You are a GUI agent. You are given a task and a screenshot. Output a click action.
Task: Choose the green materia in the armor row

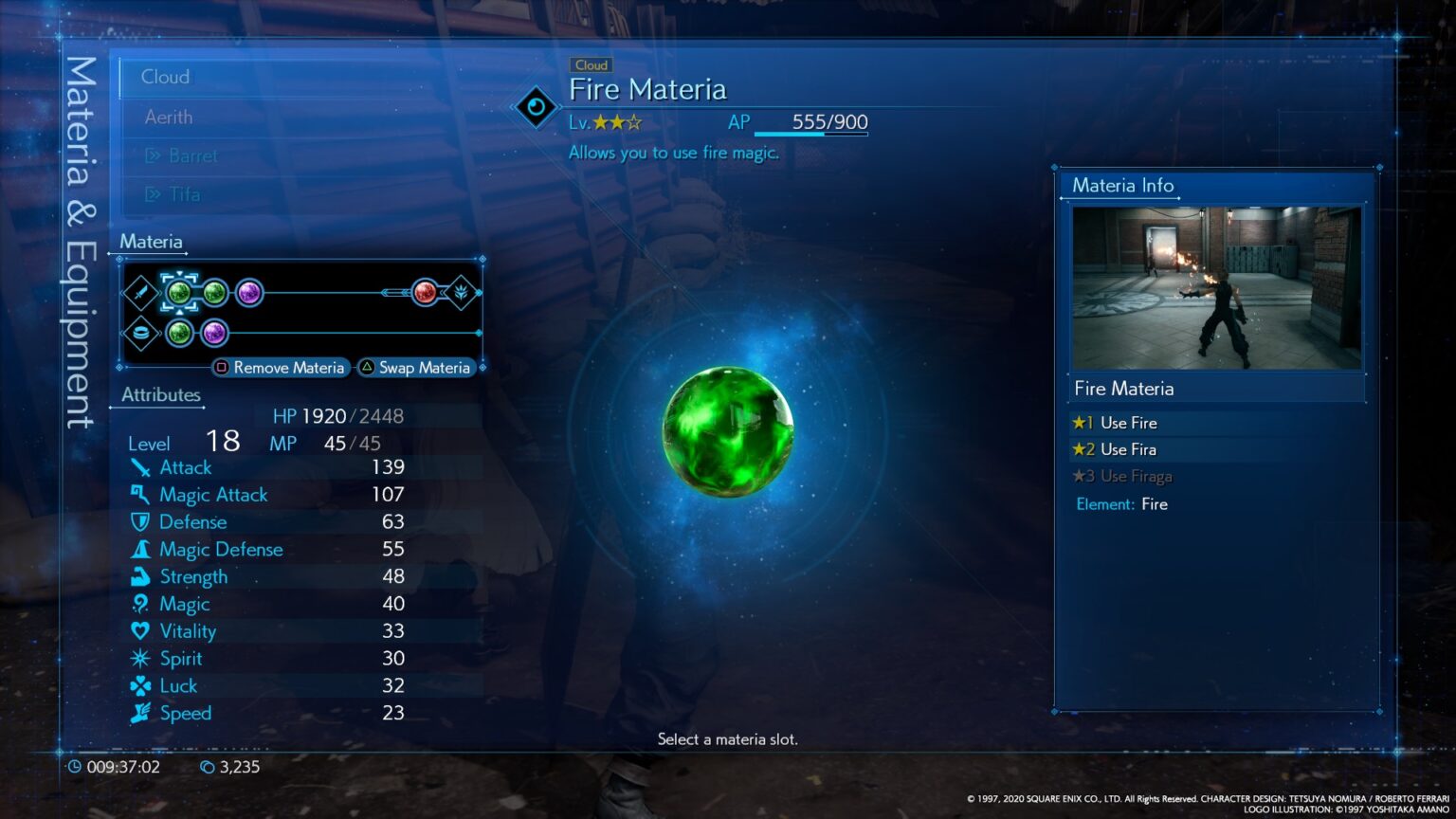[179, 333]
